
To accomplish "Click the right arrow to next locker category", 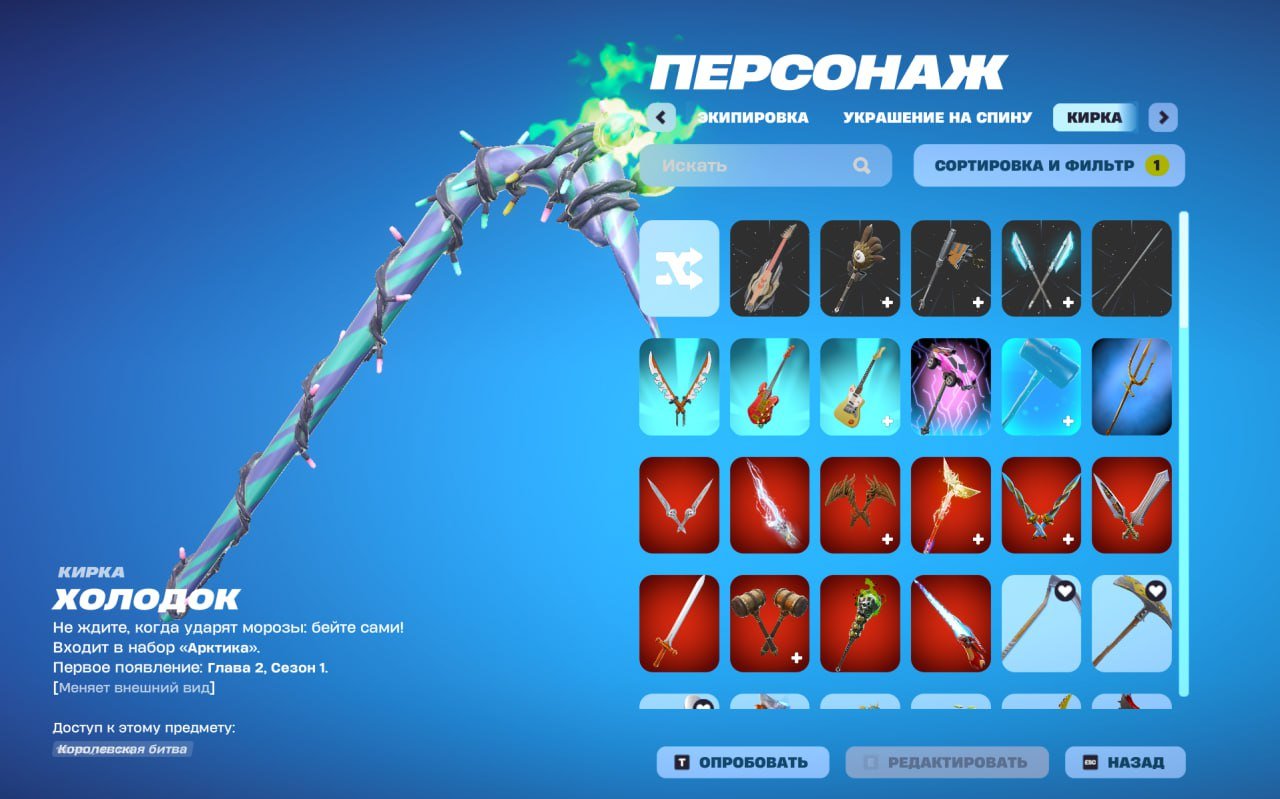I will [x=1162, y=117].
